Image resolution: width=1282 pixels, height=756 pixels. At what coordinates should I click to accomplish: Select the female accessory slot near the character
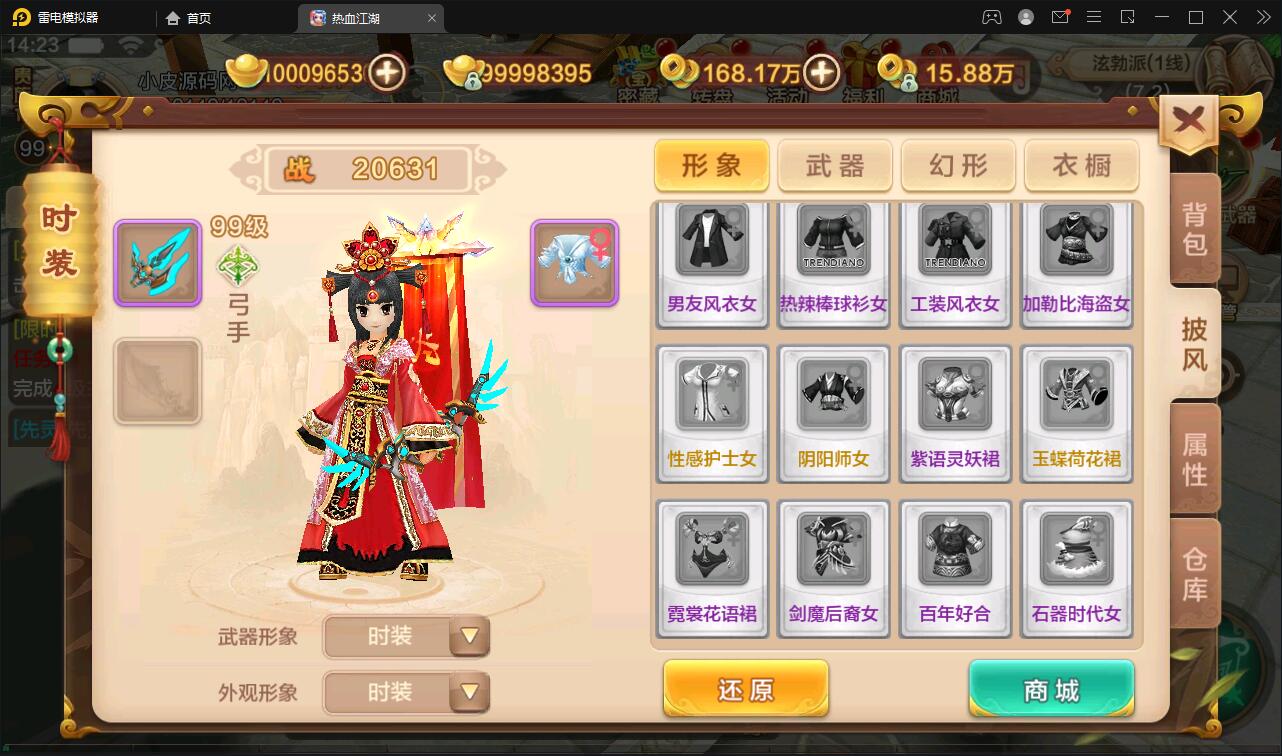tap(574, 262)
